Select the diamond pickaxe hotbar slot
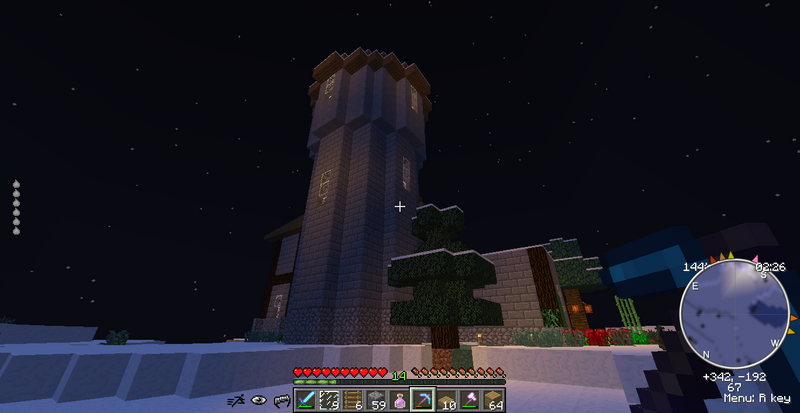Image resolution: width=800 pixels, height=413 pixels. pos(421,399)
